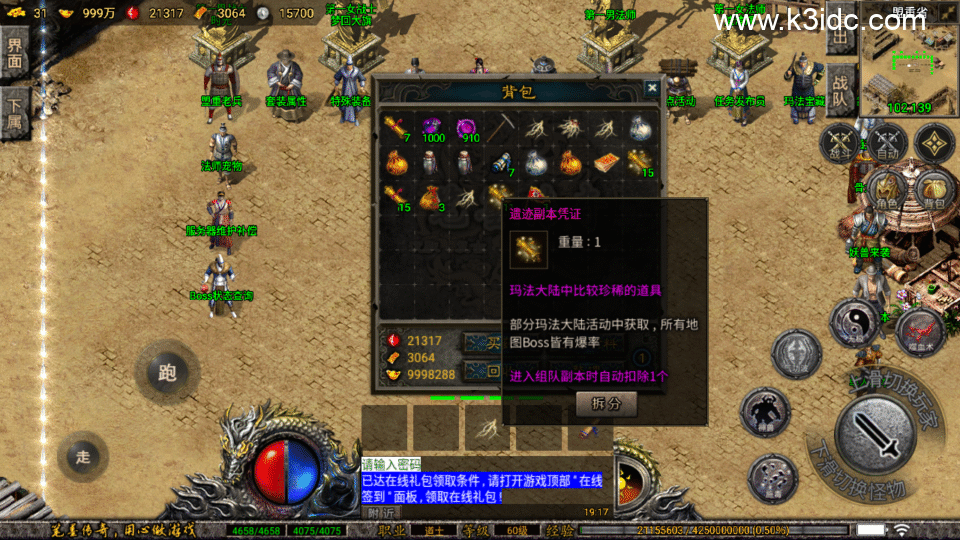
Task: Select the purple orb stacked 910
Action: pos(467,127)
